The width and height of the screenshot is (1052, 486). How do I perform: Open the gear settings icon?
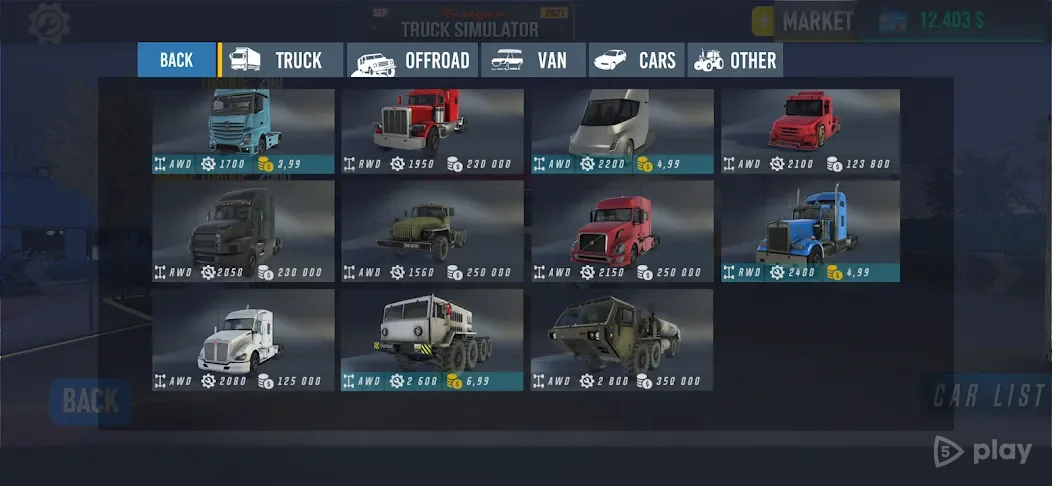48,22
